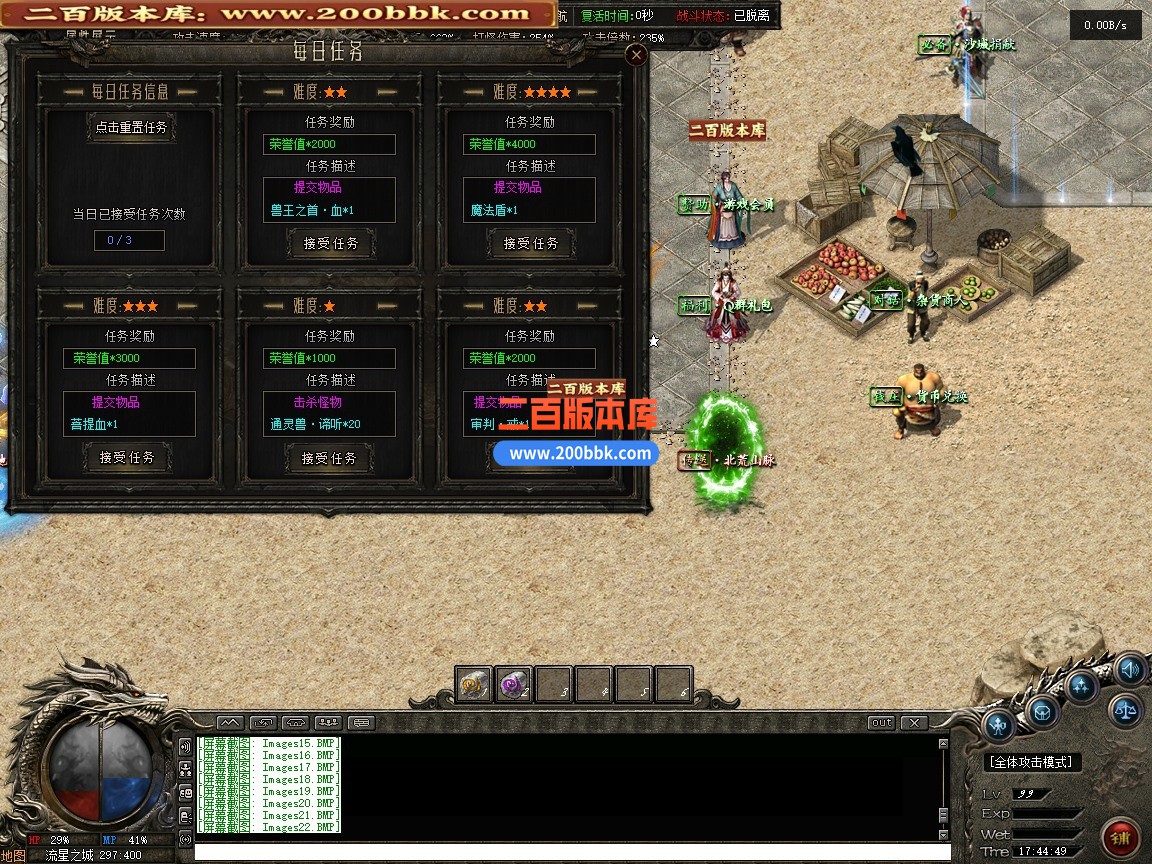Accept the 菩提血 three-star quest

point(127,457)
